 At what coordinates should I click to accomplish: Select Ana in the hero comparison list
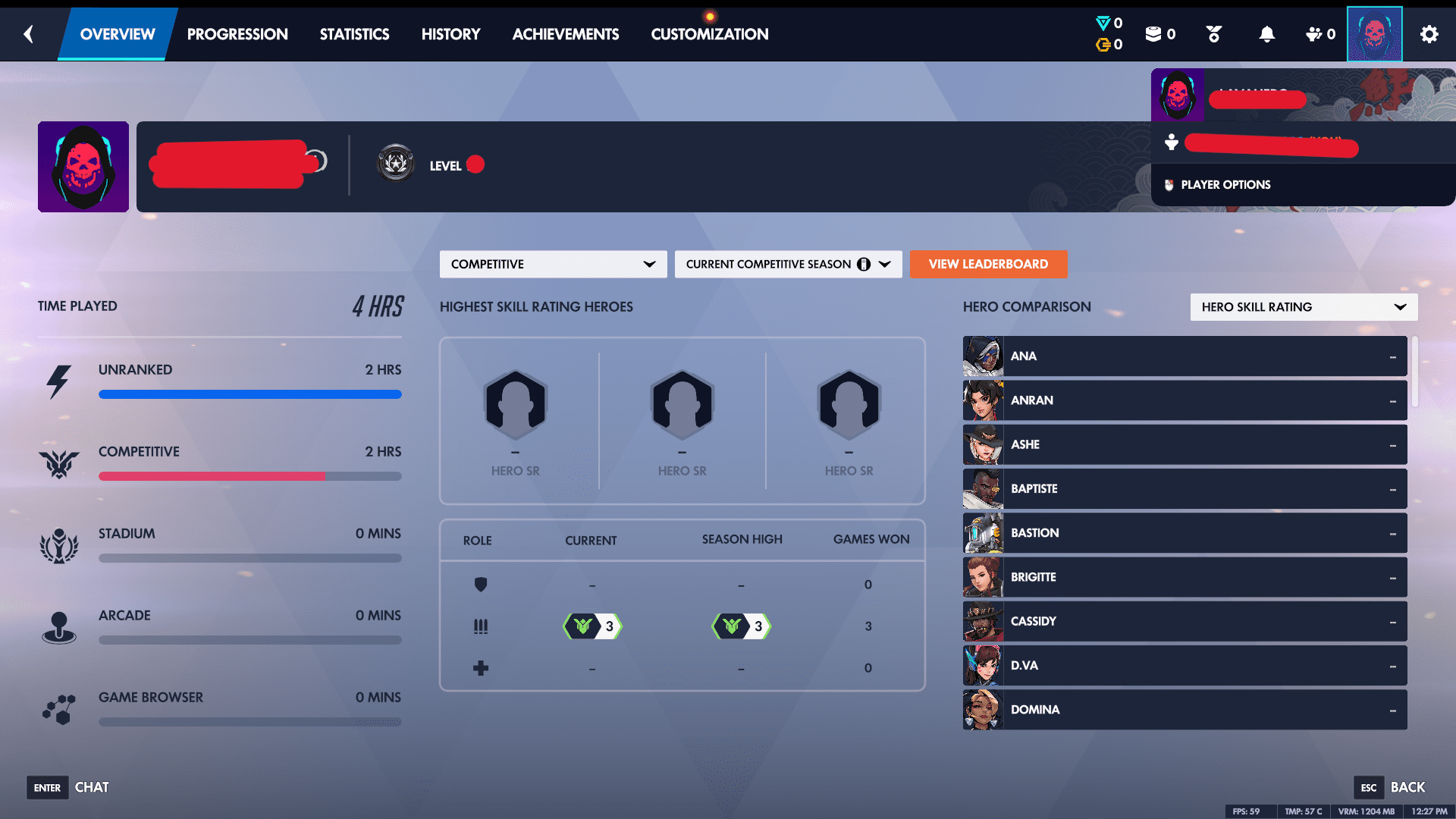tap(1183, 356)
